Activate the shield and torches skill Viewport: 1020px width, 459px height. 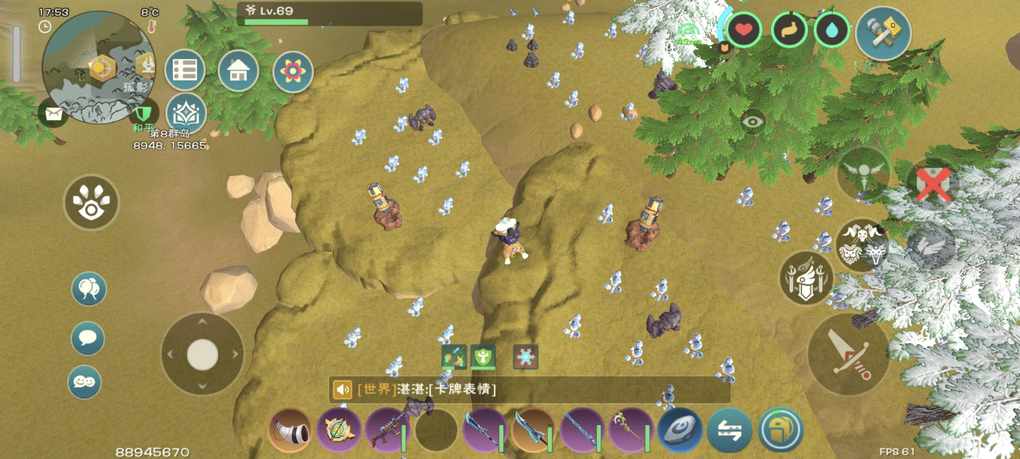[806, 277]
